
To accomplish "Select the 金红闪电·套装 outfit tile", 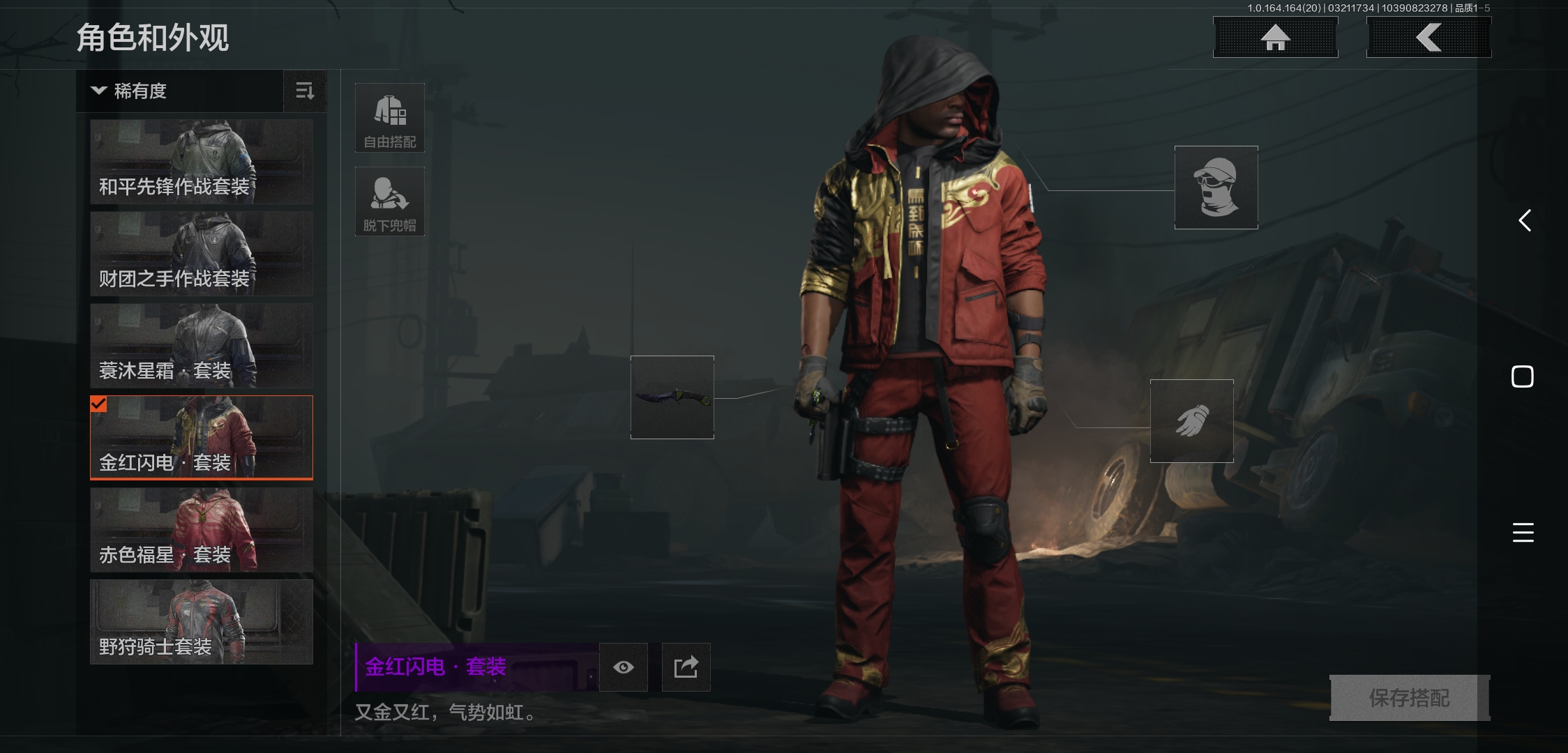I will [202, 438].
